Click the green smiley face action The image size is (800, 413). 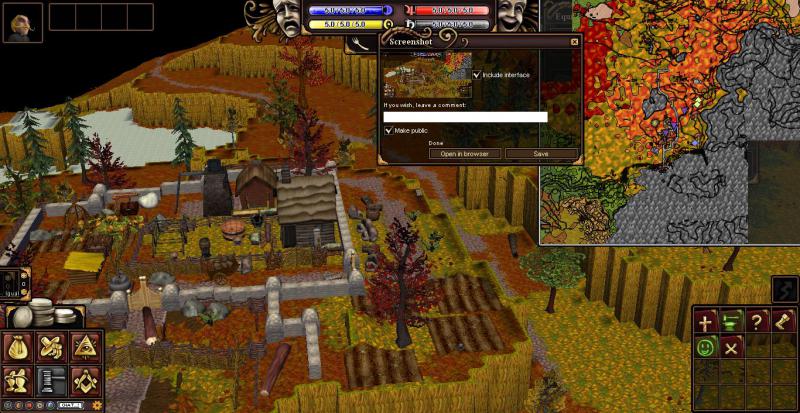(706, 348)
